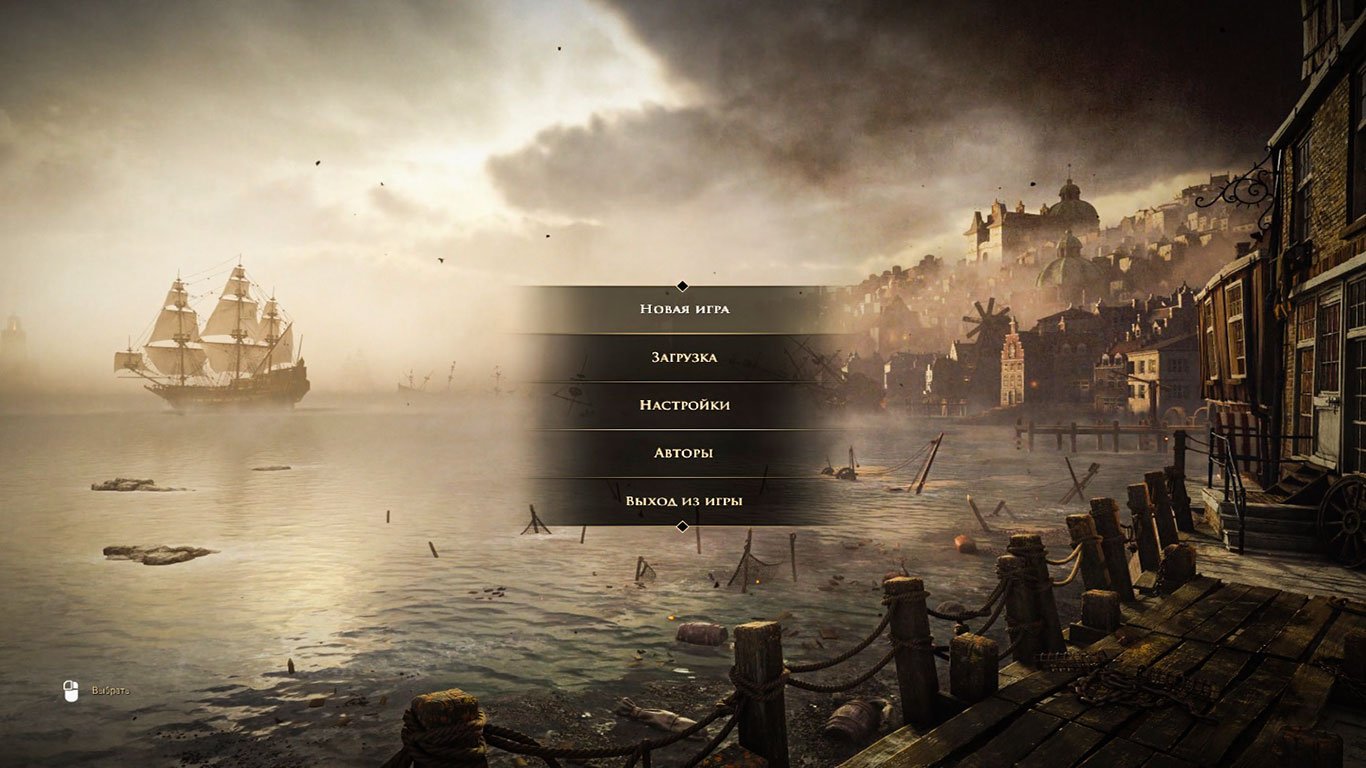Viewport: 1366px width, 768px height.
Task: Select Авторы in the menu list
Action: pyautogui.click(x=683, y=452)
